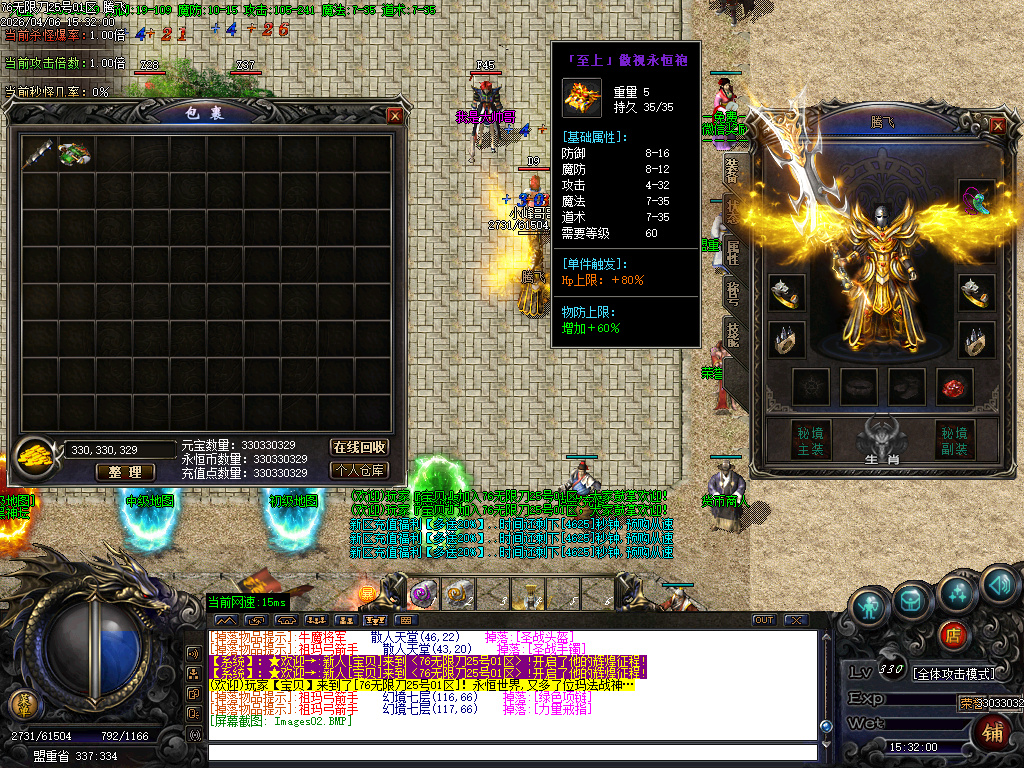The width and height of the screenshot is (1024, 768).
Task: Click the 秘境副装 button
Action: pos(955,441)
